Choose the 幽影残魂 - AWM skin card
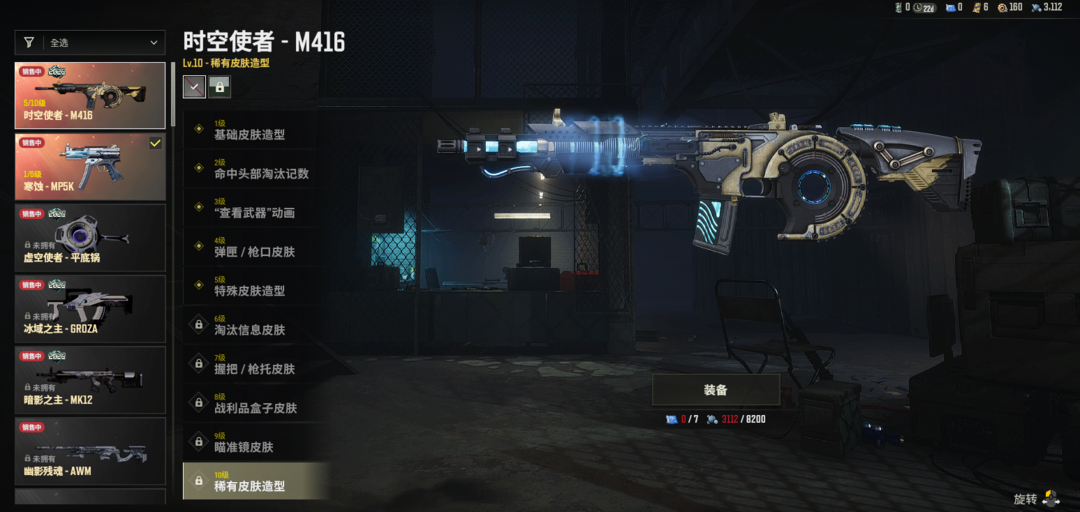The width and height of the screenshot is (1080, 512). click(x=90, y=450)
